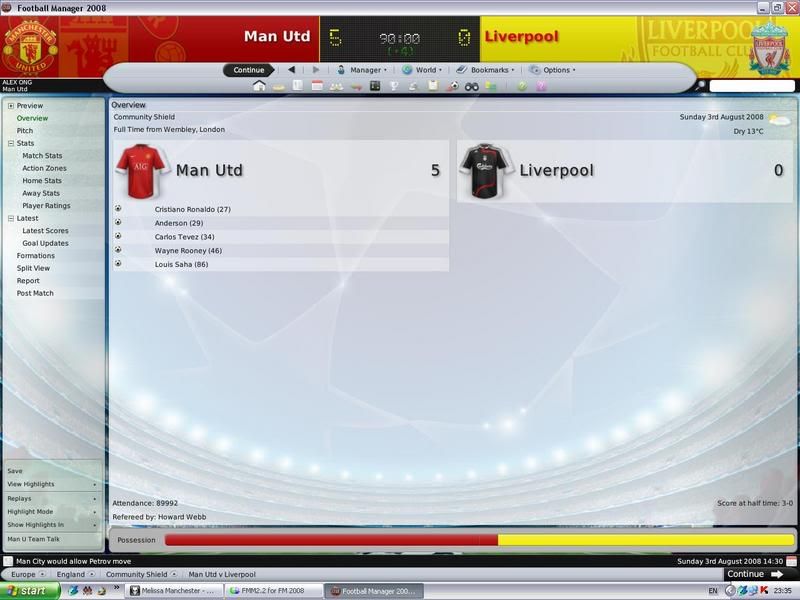Click the Continue button in top toolbar
Screen dimensions: 800x600
249,70
